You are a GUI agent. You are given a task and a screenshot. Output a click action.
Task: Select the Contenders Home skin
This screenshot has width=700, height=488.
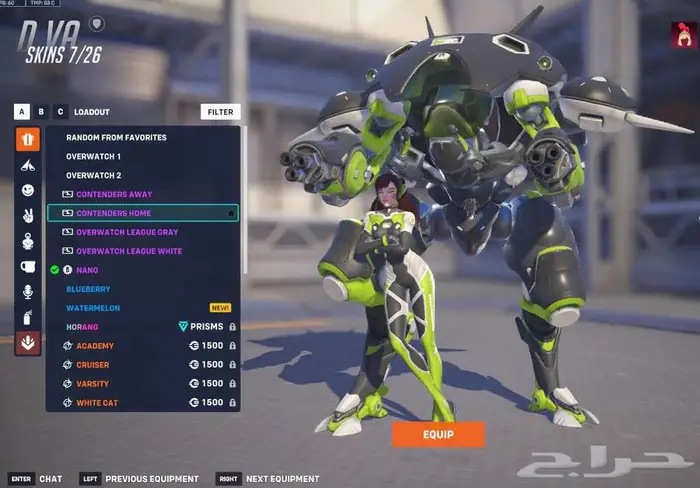(114, 213)
